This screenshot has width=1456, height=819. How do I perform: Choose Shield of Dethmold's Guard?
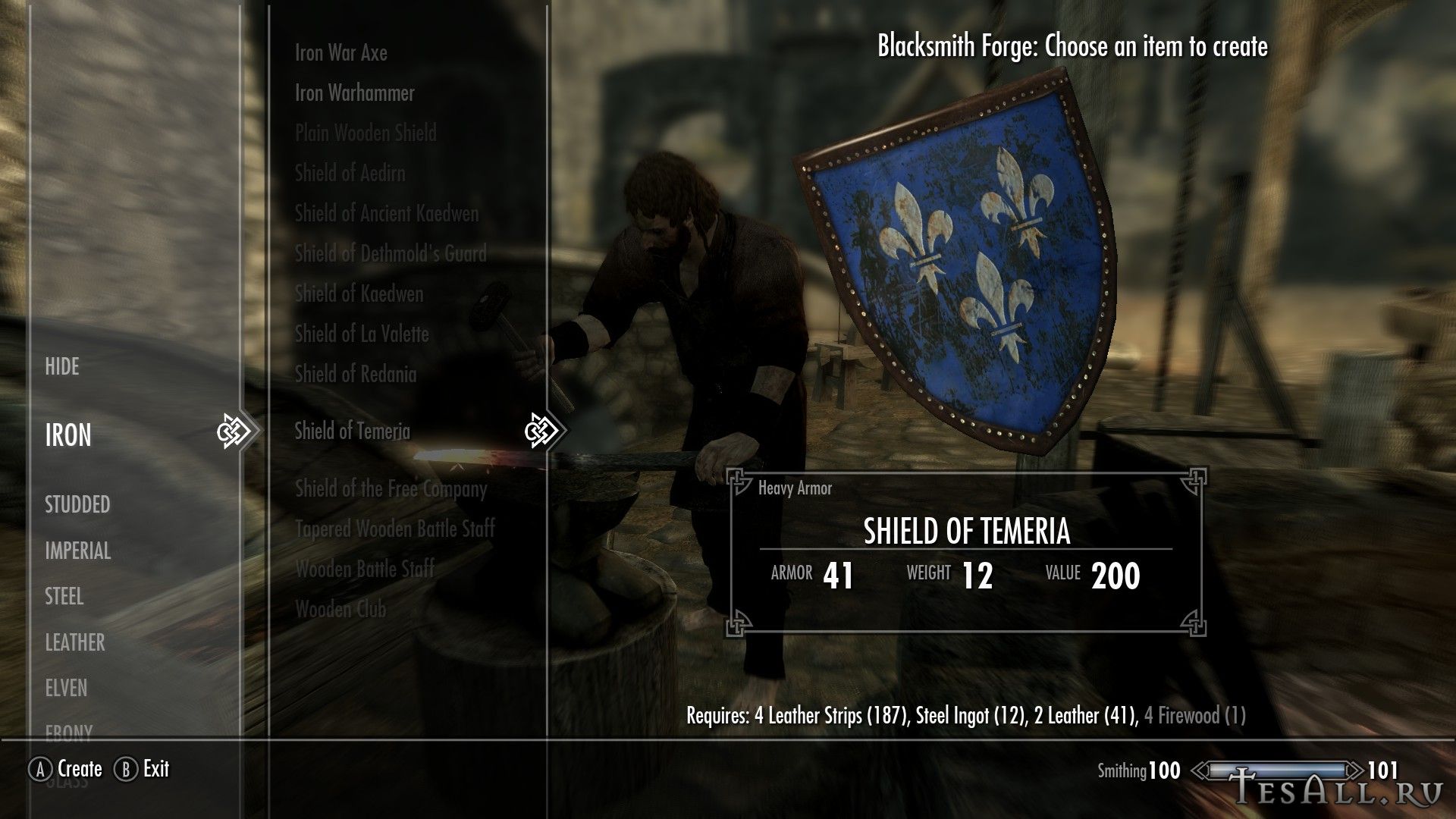click(x=391, y=254)
